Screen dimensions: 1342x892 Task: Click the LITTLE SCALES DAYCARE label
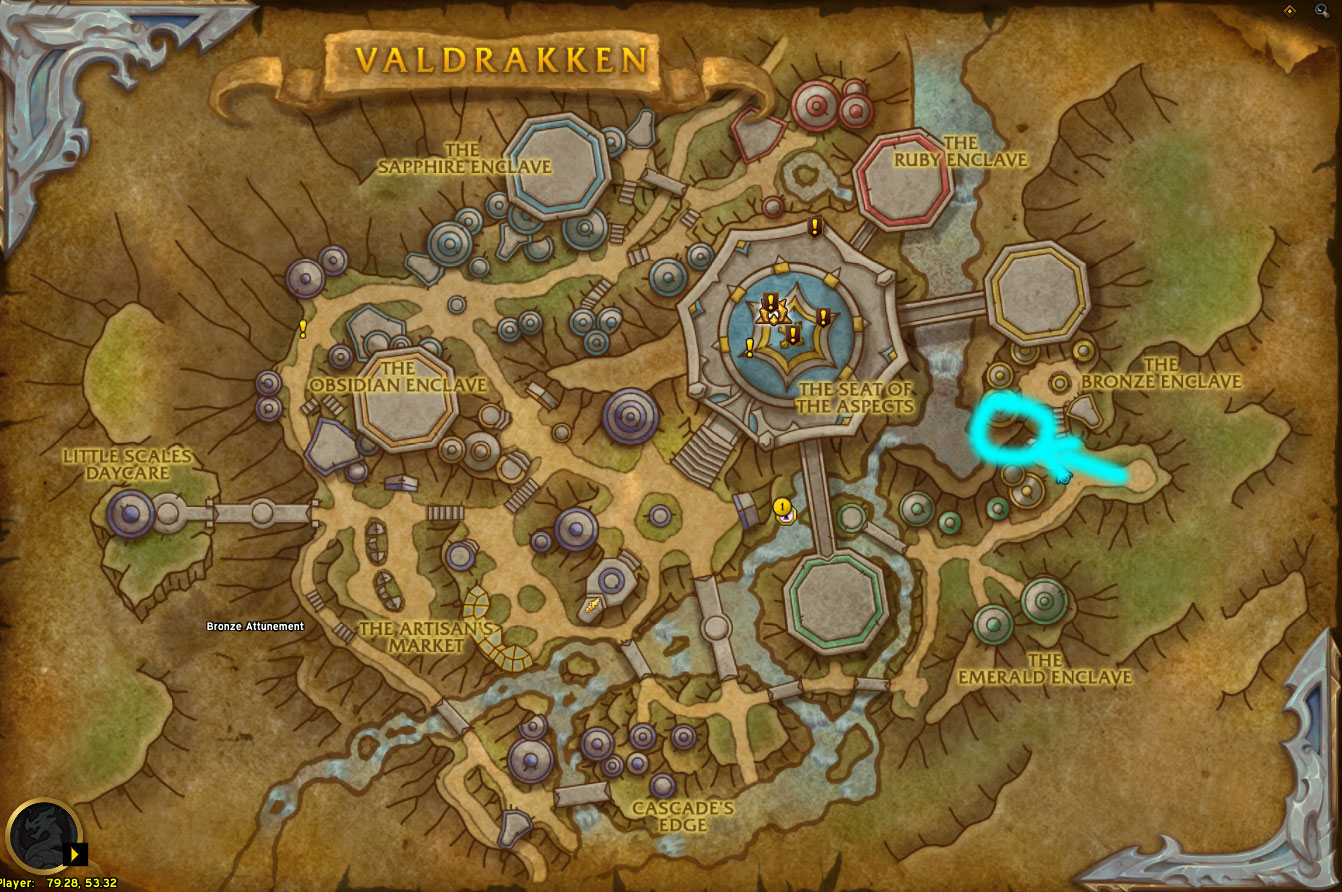129,463
